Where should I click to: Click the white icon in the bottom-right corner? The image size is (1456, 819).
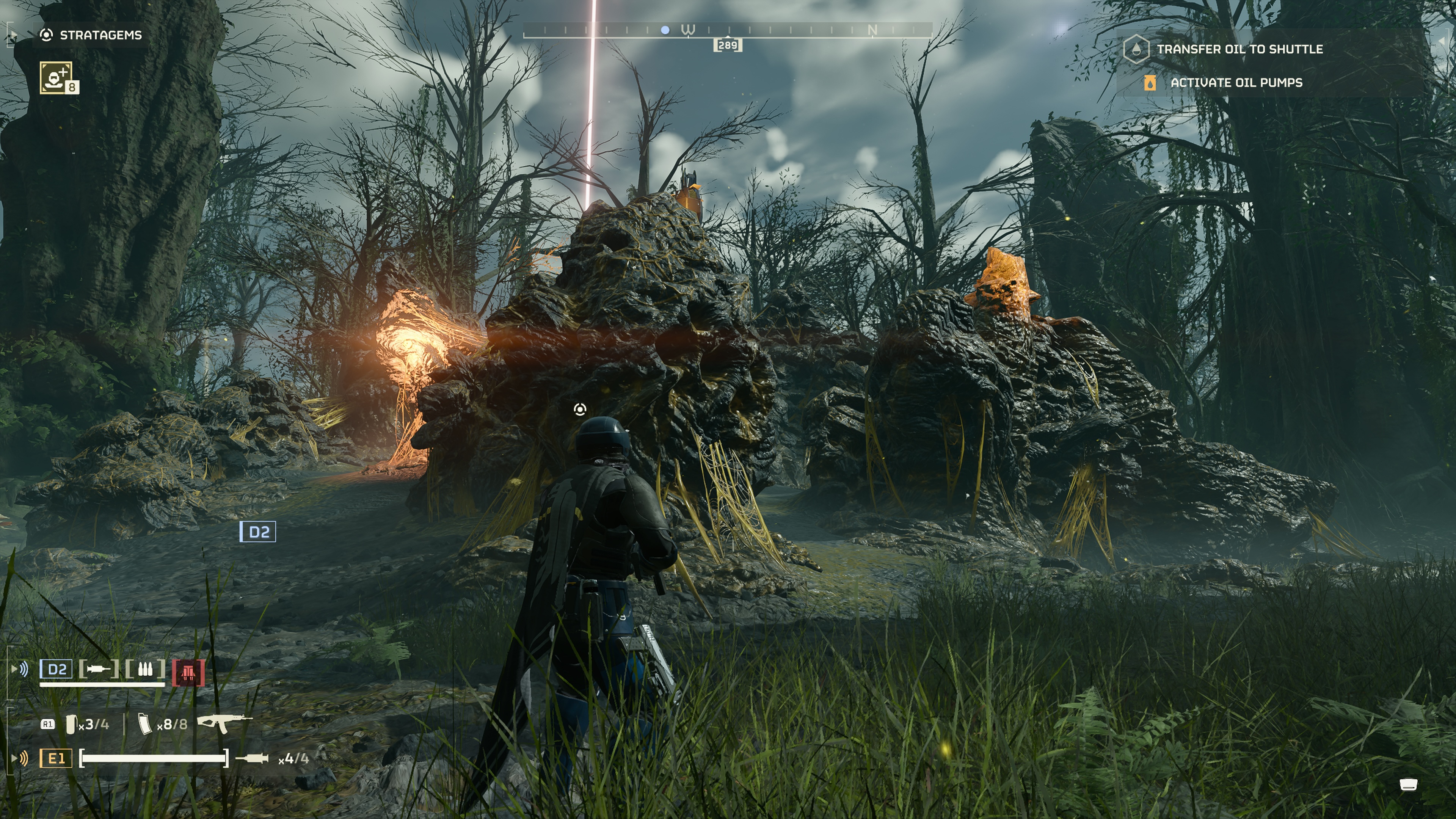point(1408,784)
